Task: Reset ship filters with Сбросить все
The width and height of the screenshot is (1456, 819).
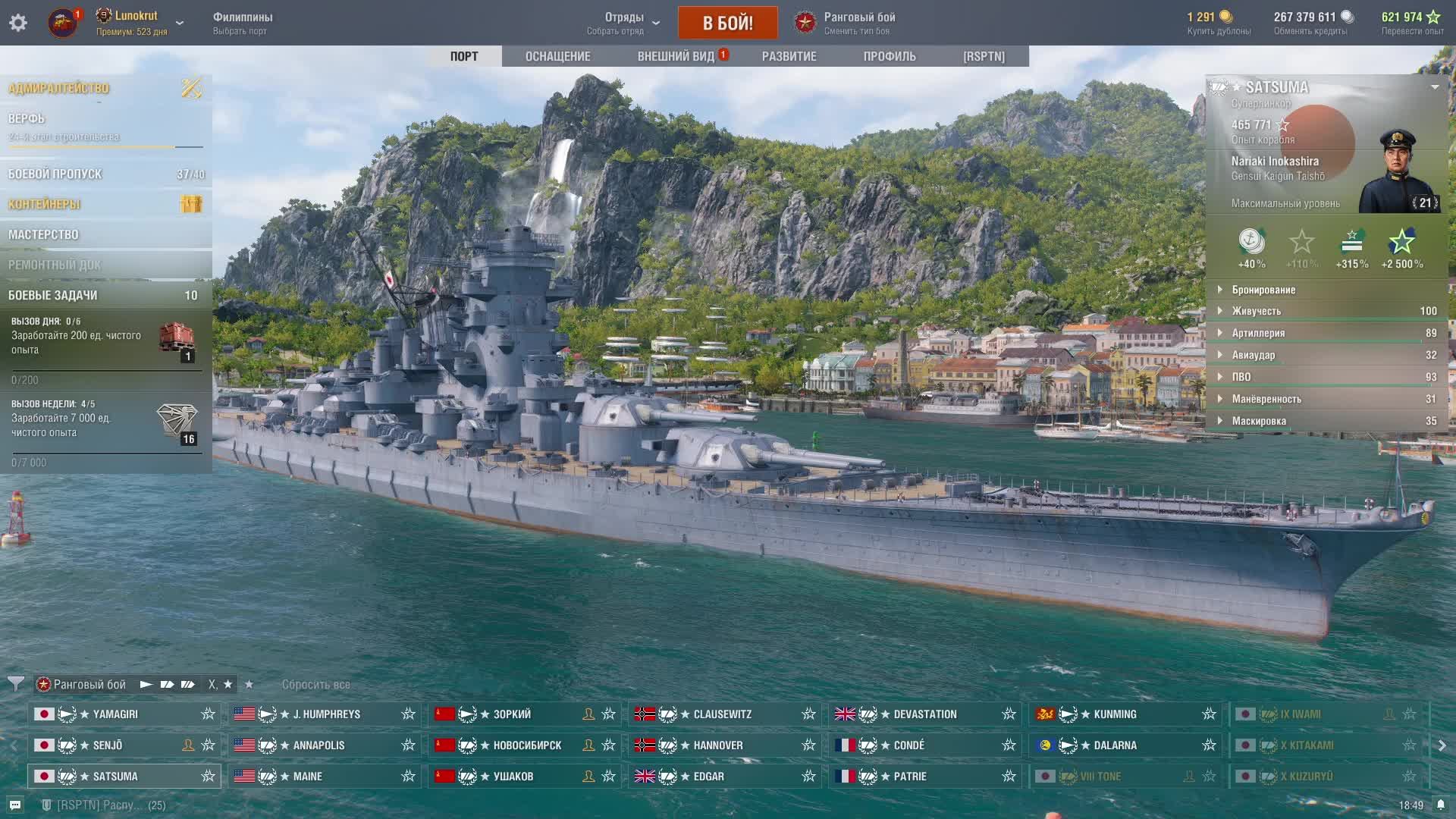Action: coord(315,684)
